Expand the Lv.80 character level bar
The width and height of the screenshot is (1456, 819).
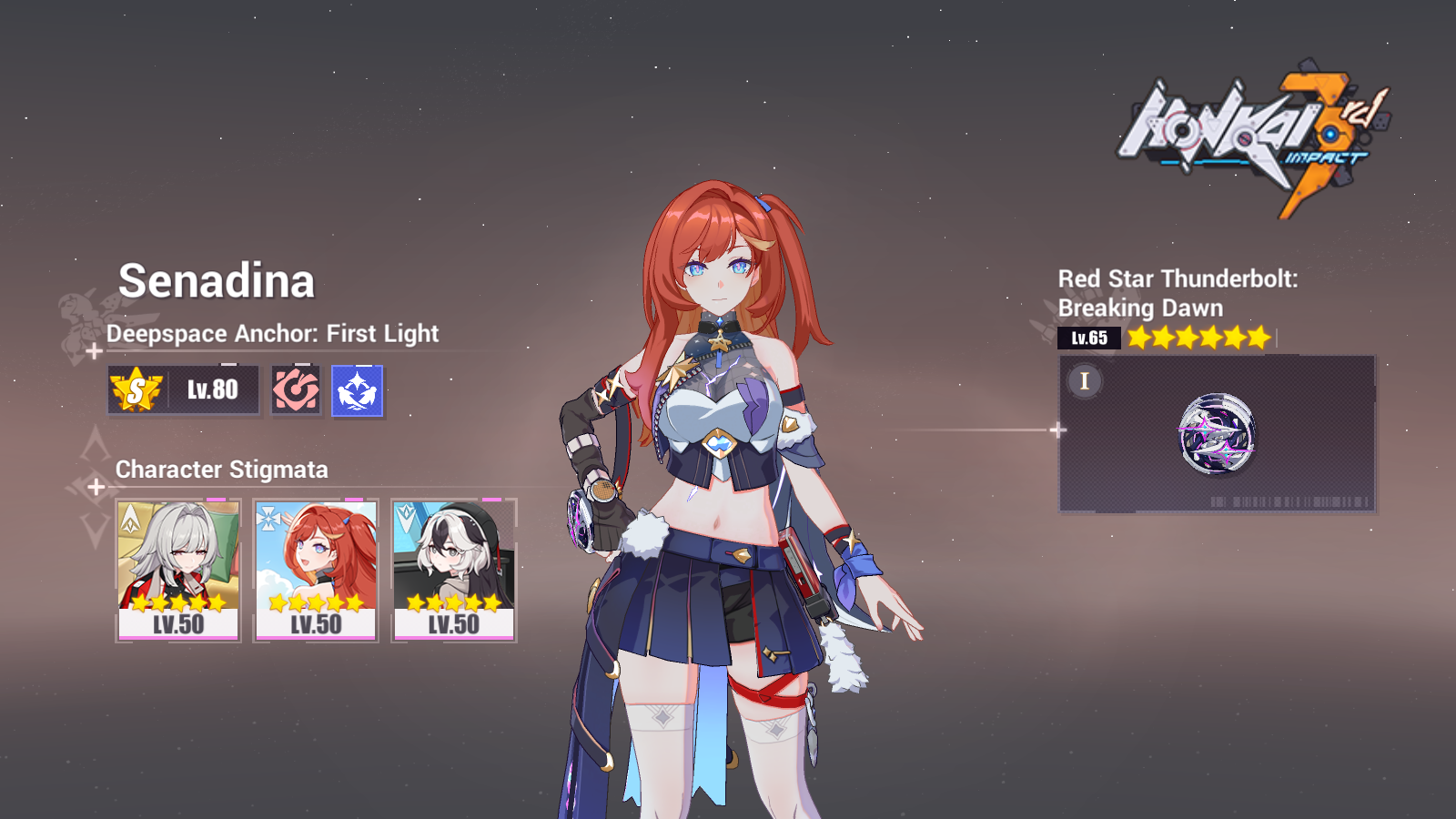tap(182, 389)
